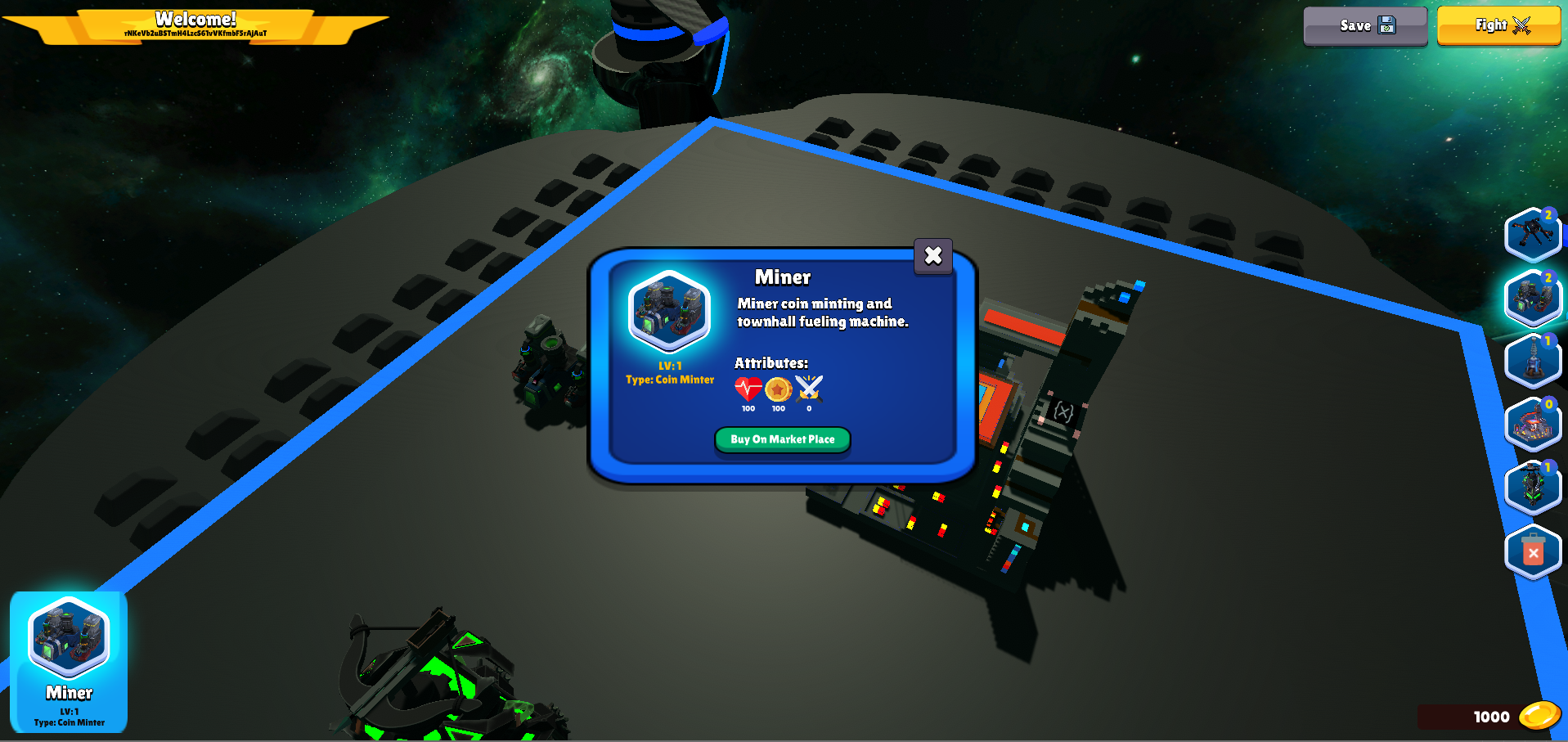Choose the highlighted Miner building icon in sidebar
1568x742 pixels.
pyautogui.click(x=1532, y=298)
